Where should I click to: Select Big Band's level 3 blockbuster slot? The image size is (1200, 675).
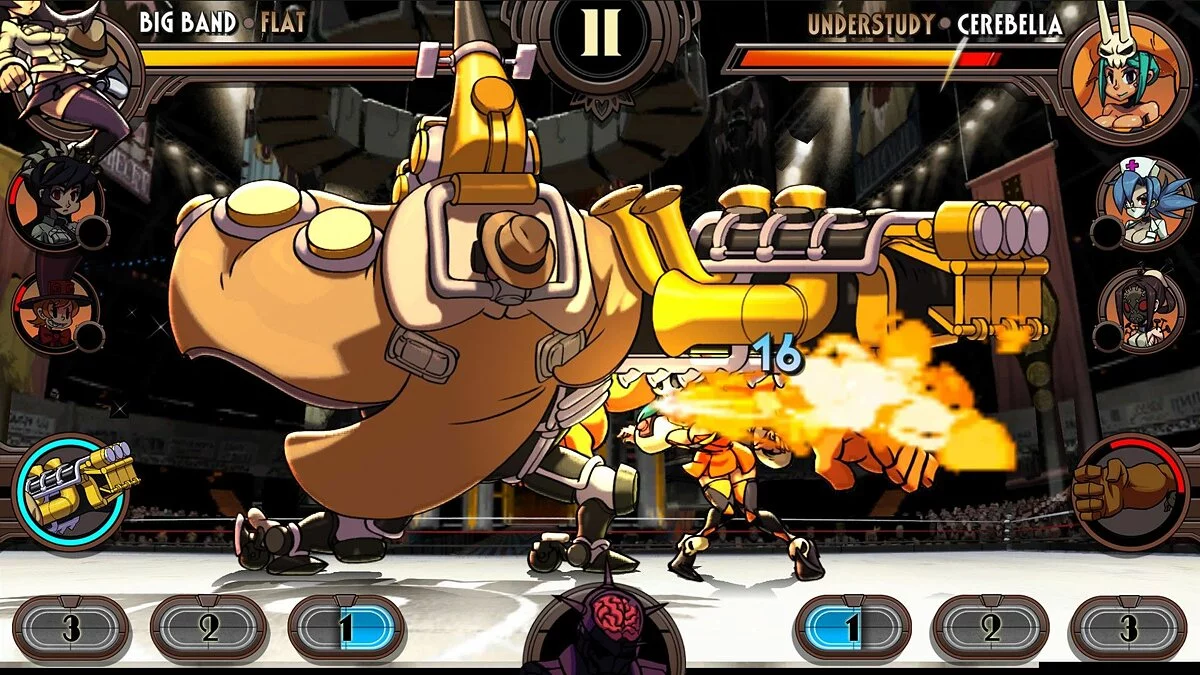70,628
